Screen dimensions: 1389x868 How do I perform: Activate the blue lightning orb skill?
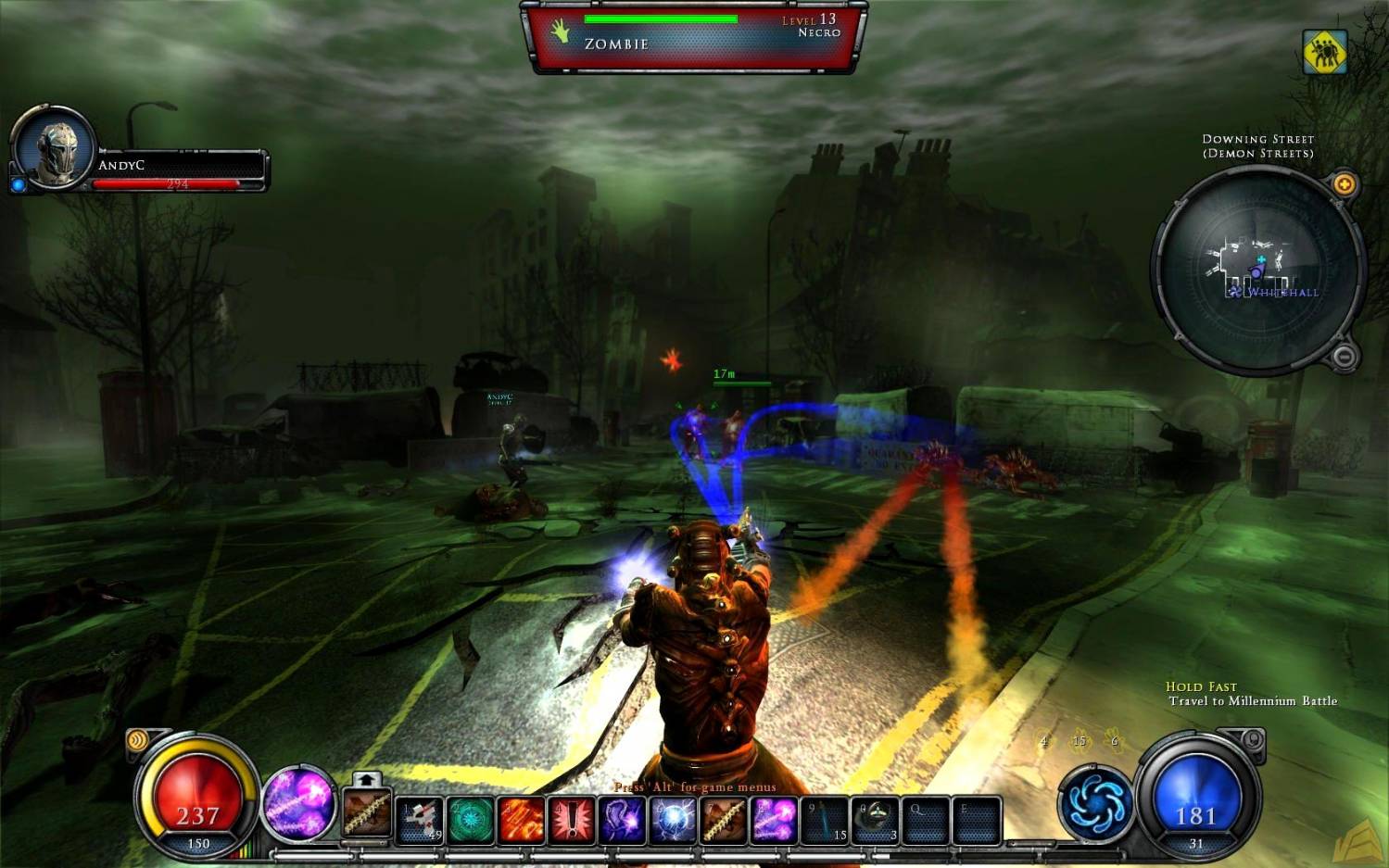(x=672, y=821)
